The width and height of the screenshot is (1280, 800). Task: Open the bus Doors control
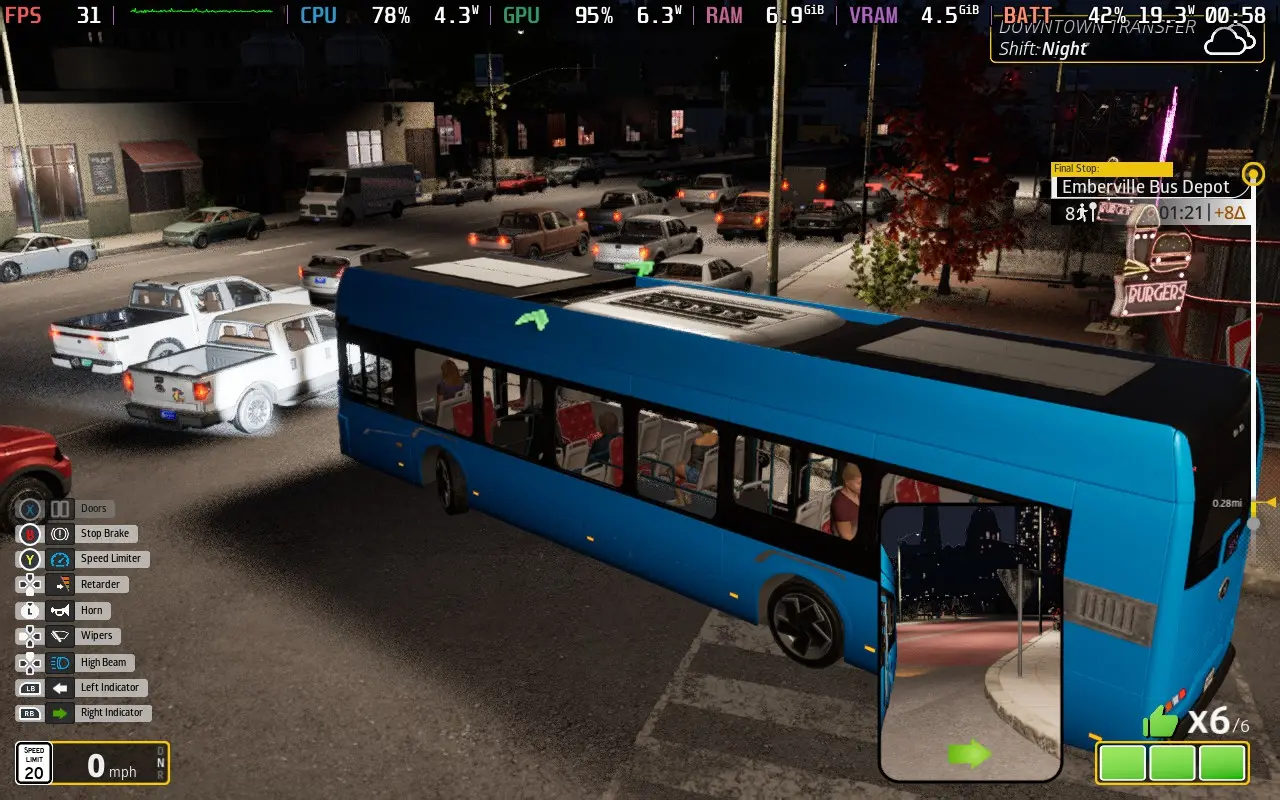(93, 508)
